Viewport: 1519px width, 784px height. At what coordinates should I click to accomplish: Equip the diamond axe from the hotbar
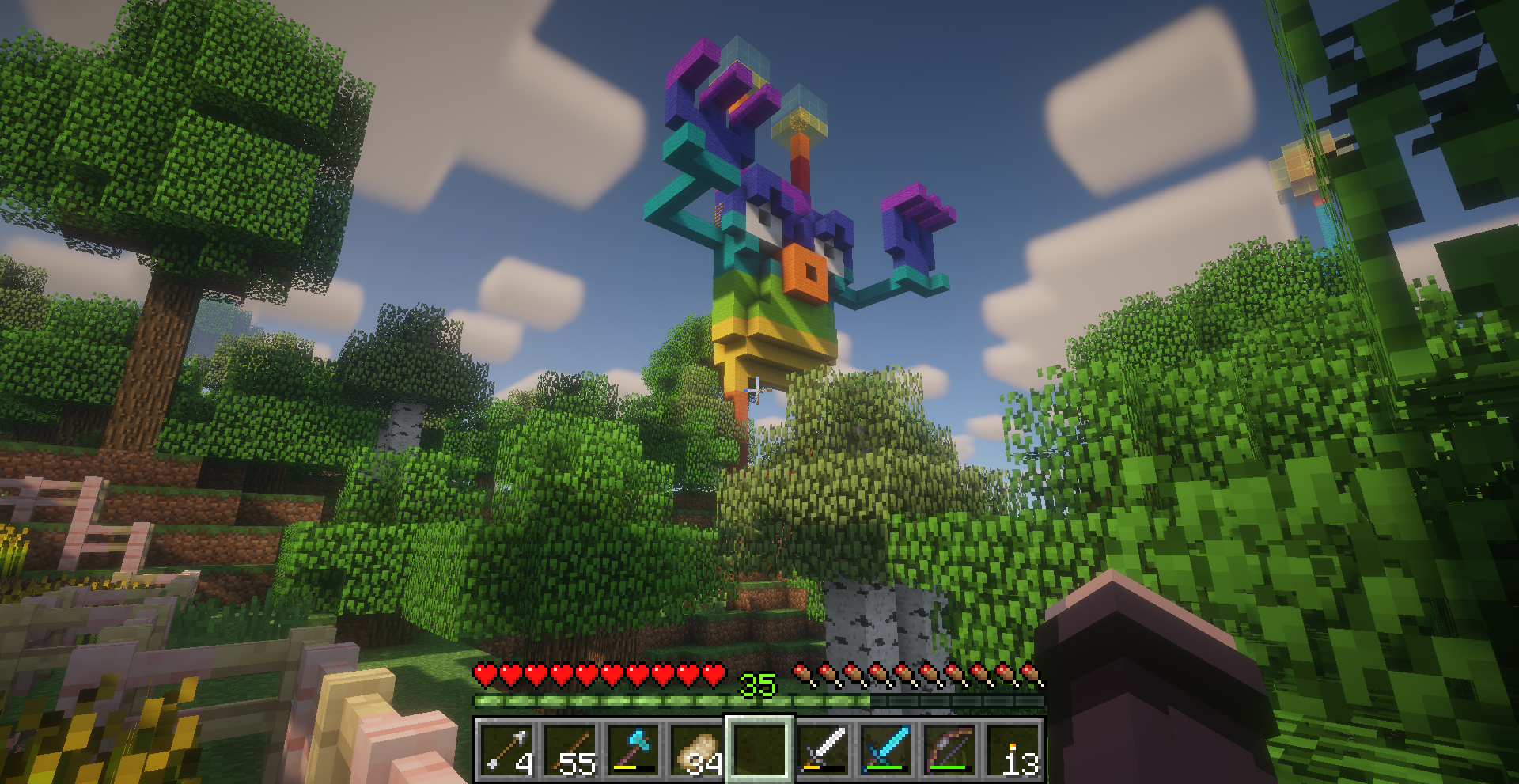click(x=633, y=749)
